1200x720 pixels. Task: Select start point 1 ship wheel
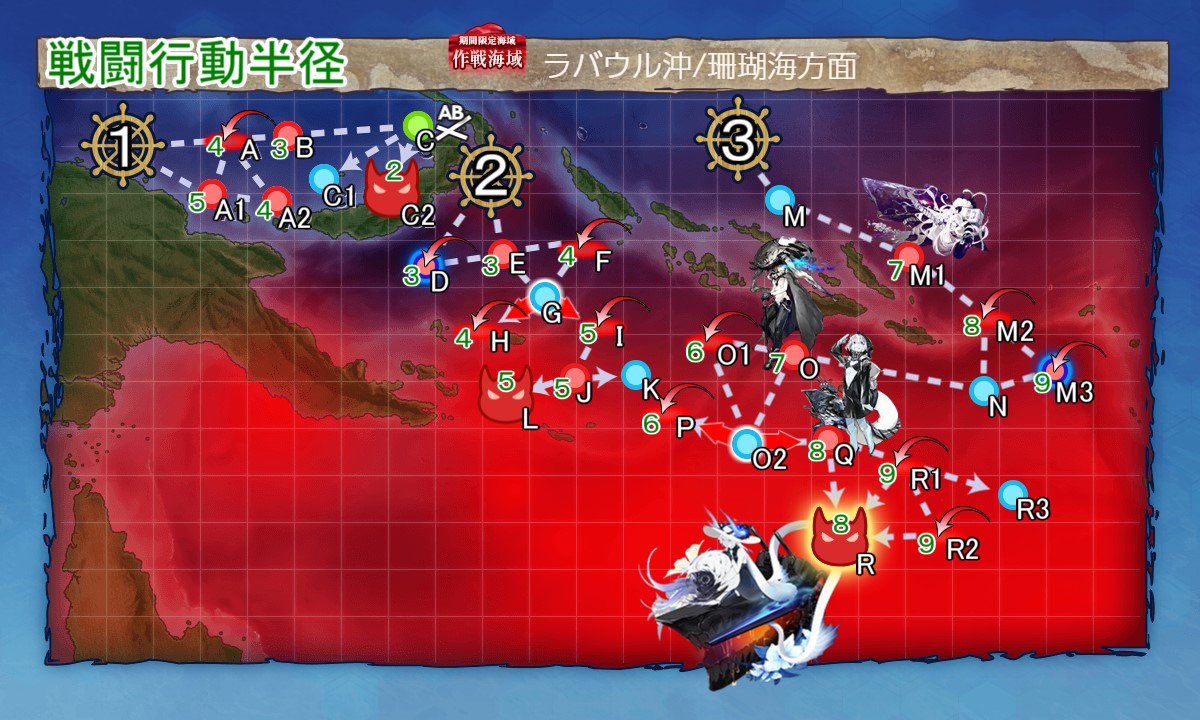(122, 150)
